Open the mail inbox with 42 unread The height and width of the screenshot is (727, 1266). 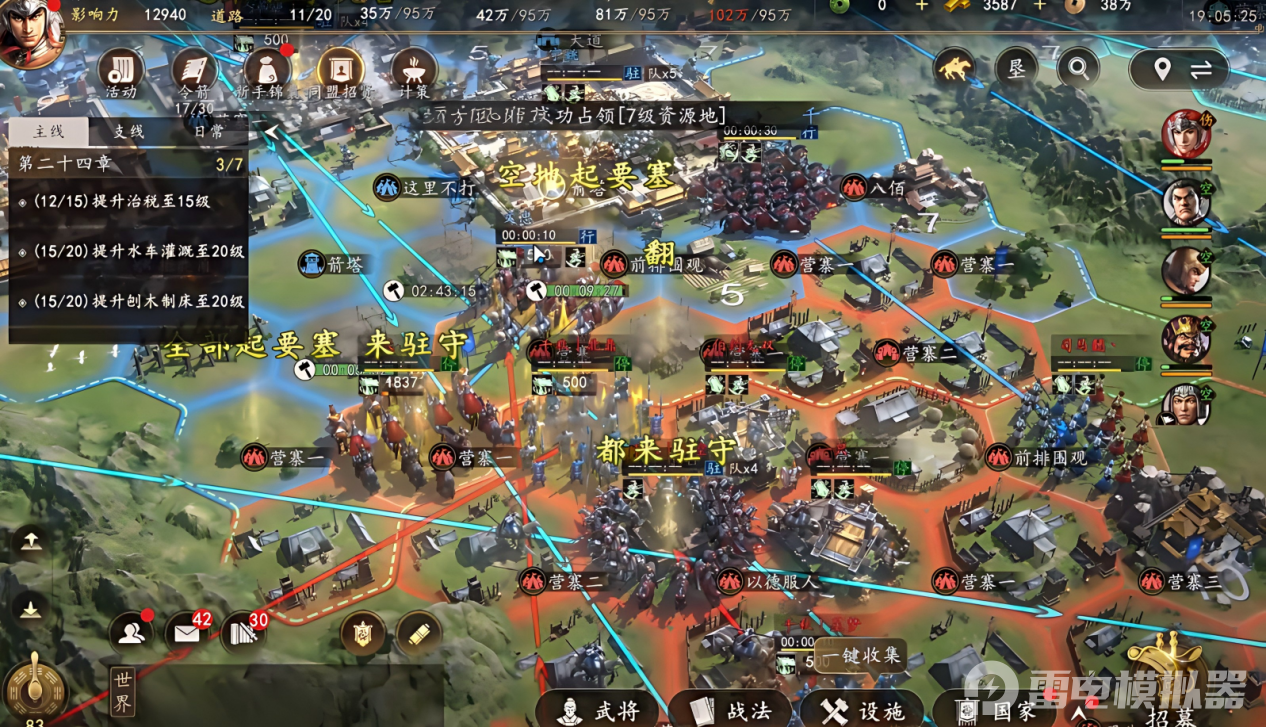(187, 632)
